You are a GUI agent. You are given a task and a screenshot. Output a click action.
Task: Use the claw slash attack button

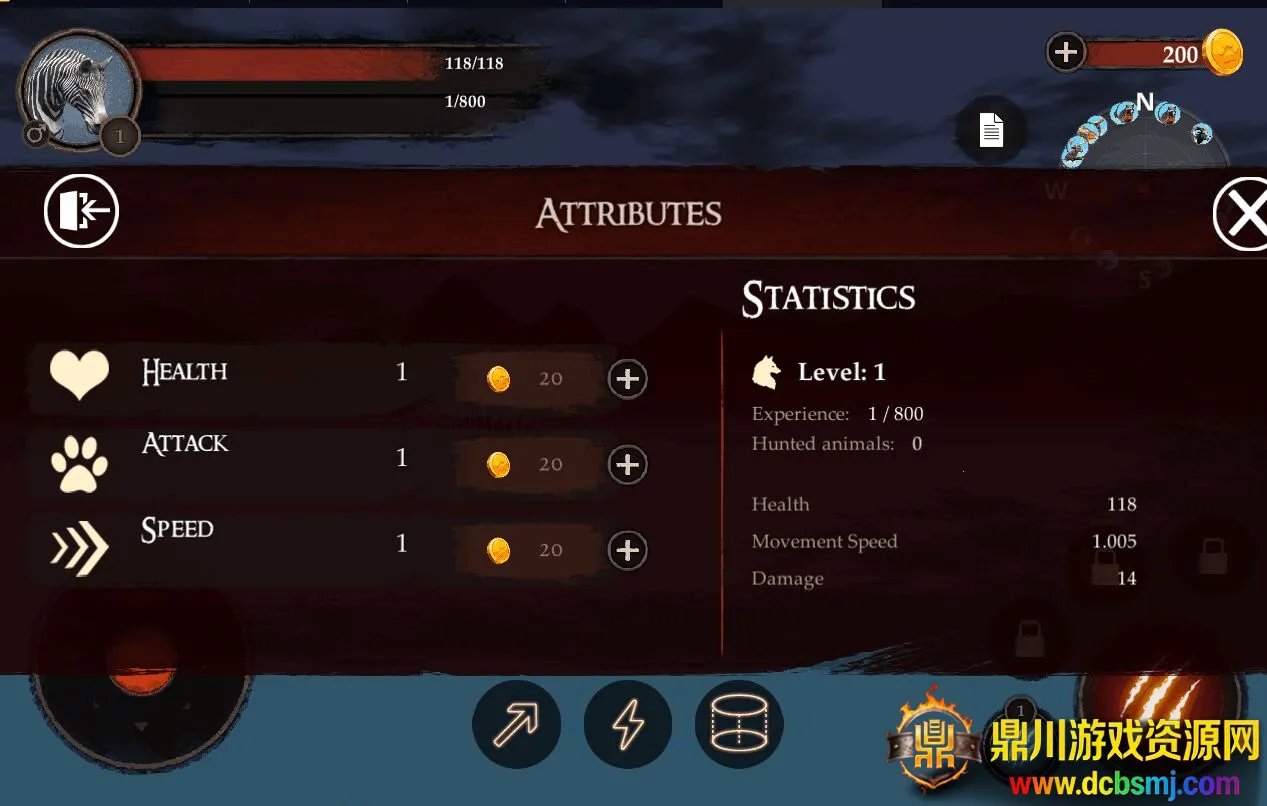[x=1160, y=700]
